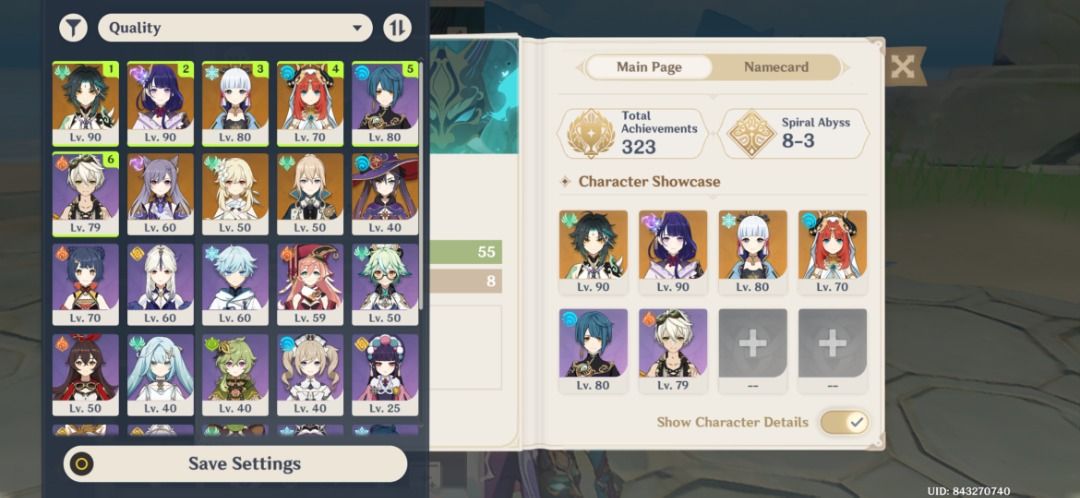The height and width of the screenshot is (498, 1080).
Task: Open the Total Achievements badge
Action: pyautogui.click(x=632, y=134)
